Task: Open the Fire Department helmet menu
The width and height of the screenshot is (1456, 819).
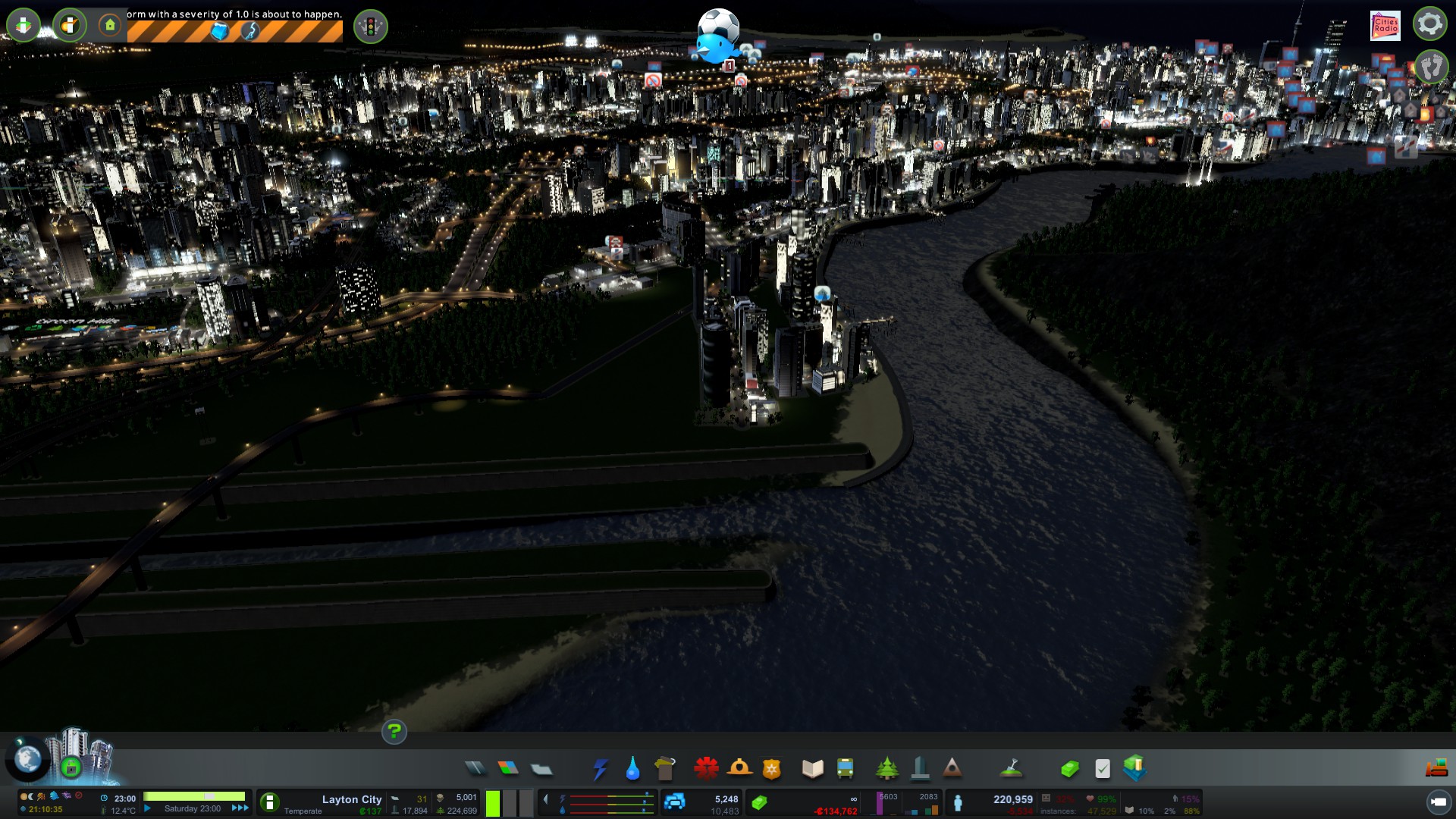Action: pyautogui.click(x=739, y=769)
